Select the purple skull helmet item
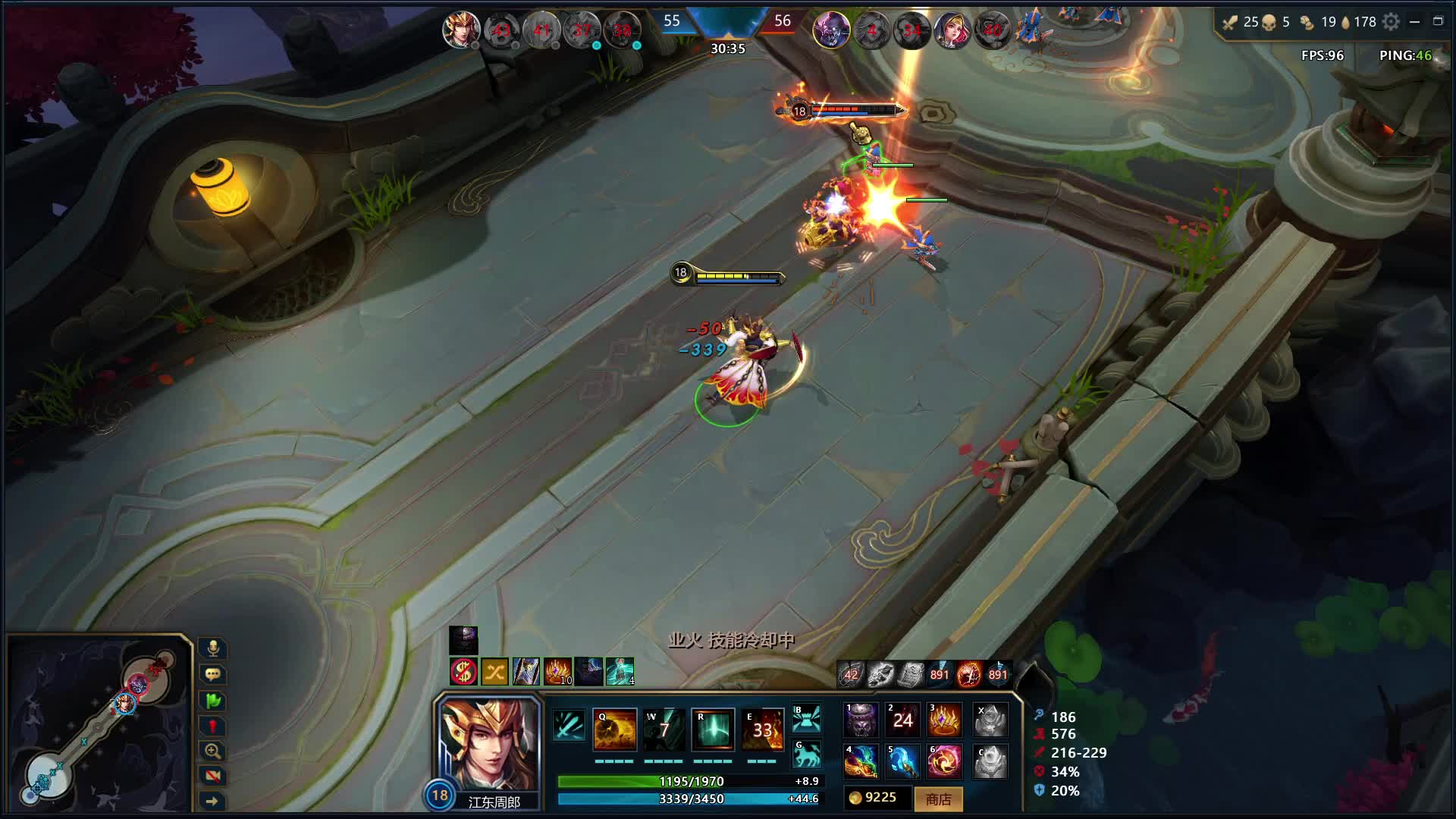The width and height of the screenshot is (1456, 819). click(x=861, y=720)
